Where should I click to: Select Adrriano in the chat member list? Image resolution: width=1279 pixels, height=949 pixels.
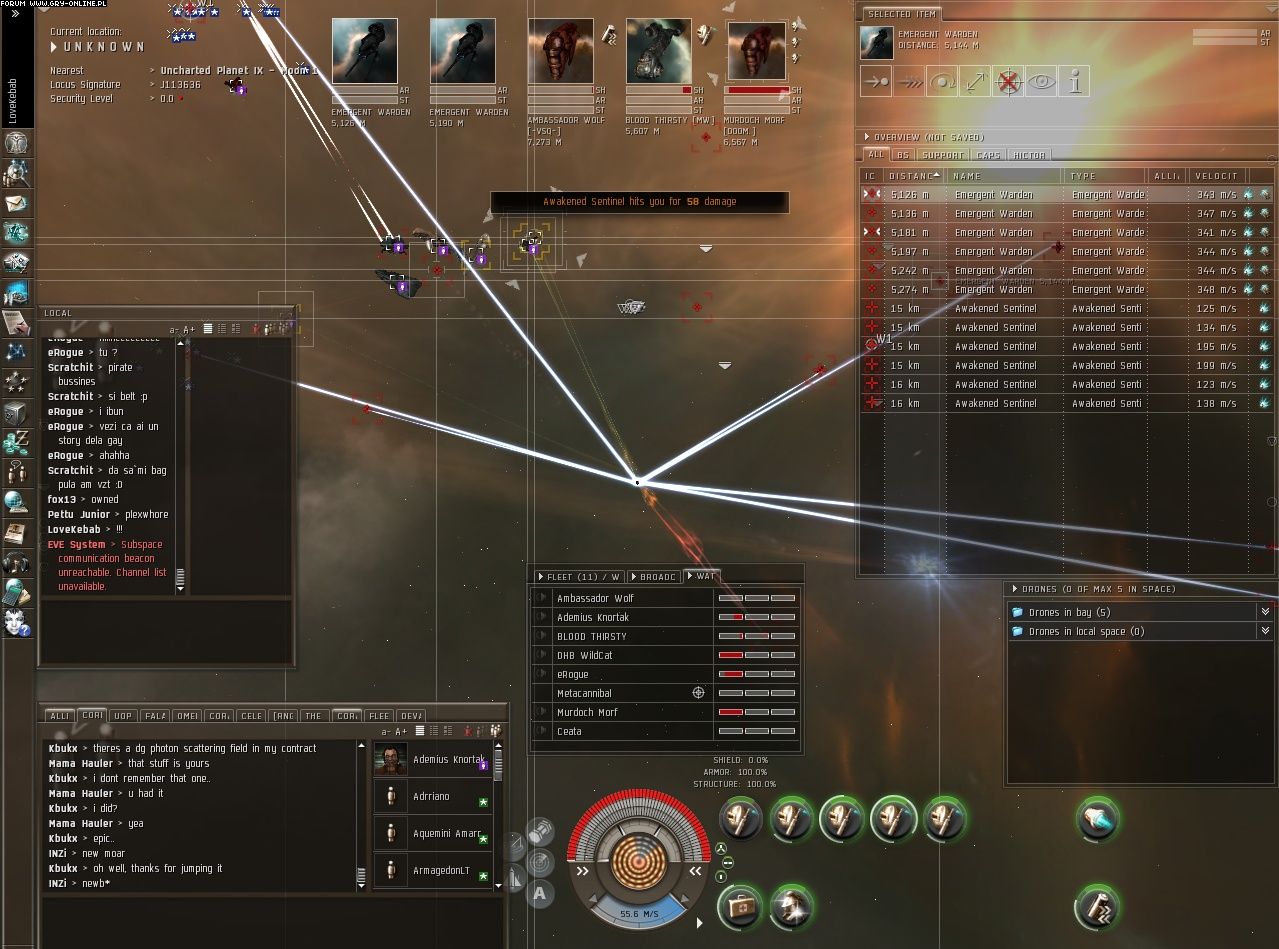click(432, 797)
